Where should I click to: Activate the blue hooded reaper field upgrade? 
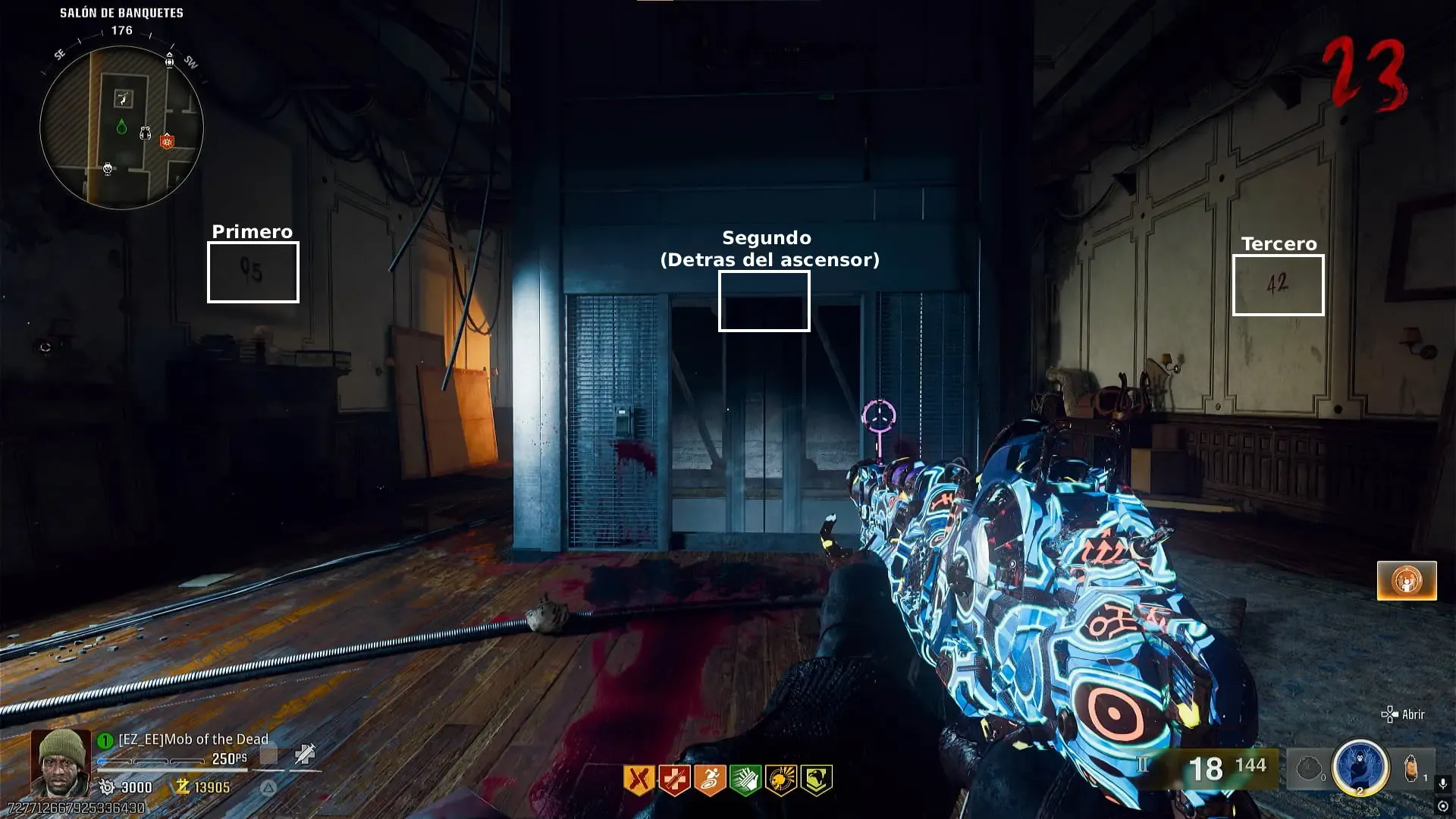(1360, 767)
